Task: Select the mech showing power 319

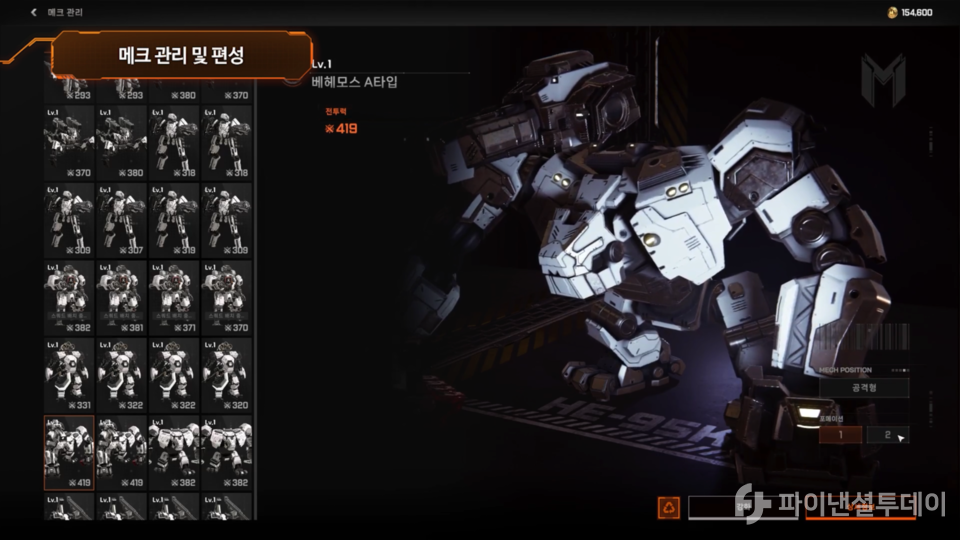Action: pos(174,219)
